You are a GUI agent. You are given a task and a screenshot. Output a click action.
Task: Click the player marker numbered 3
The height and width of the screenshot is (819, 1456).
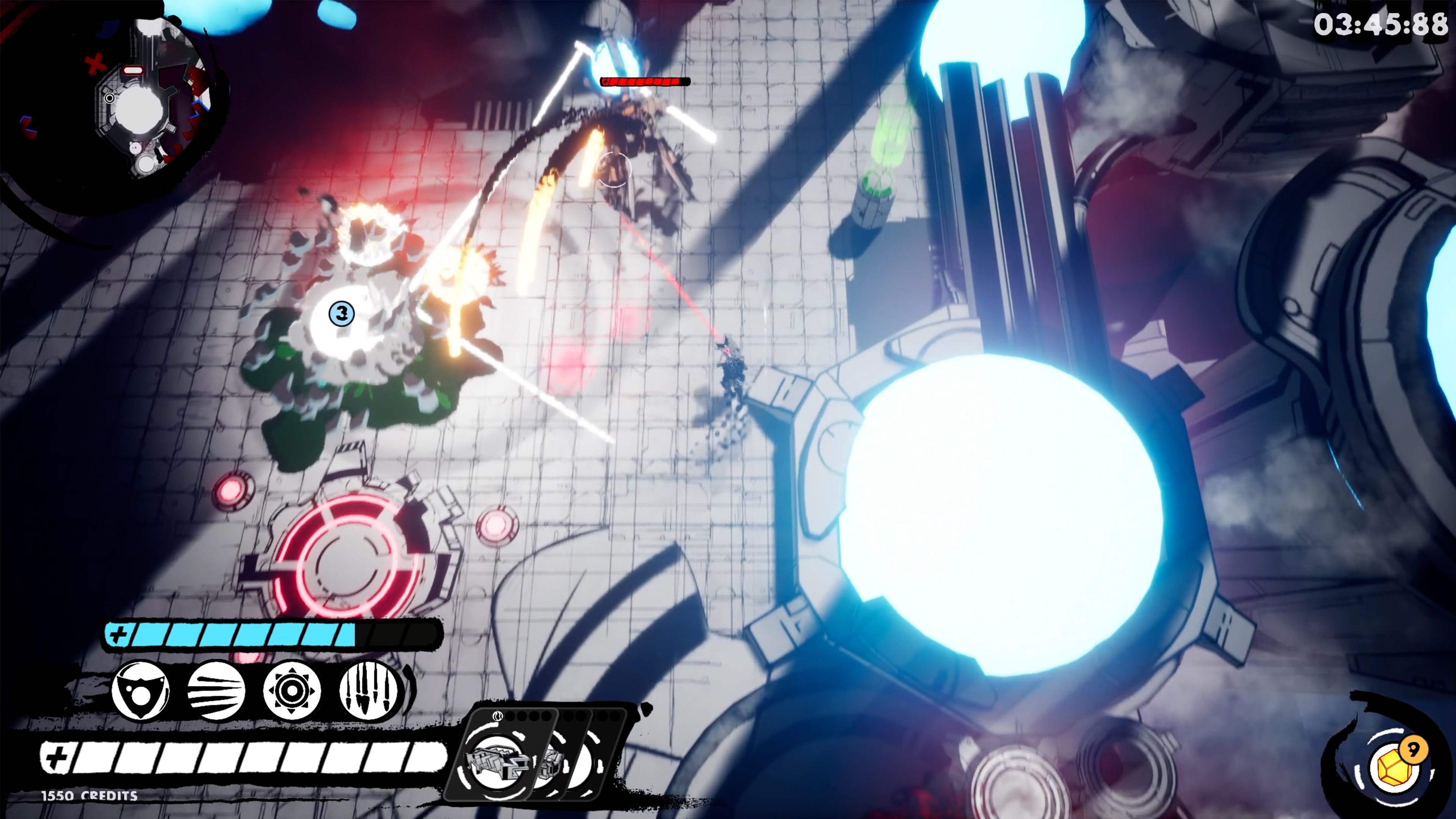(x=341, y=313)
